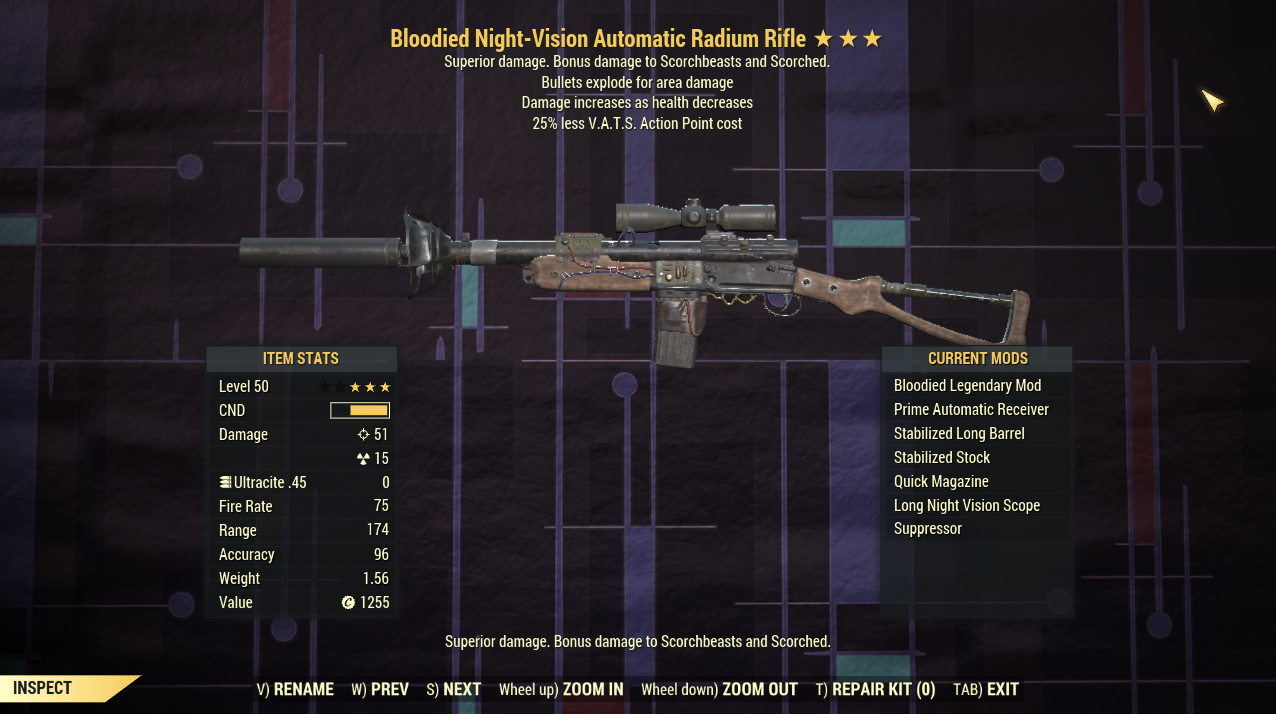Screen dimensions: 1276x714
Task: Select the Quick Magazine mod
Action: tap(941, 482)
